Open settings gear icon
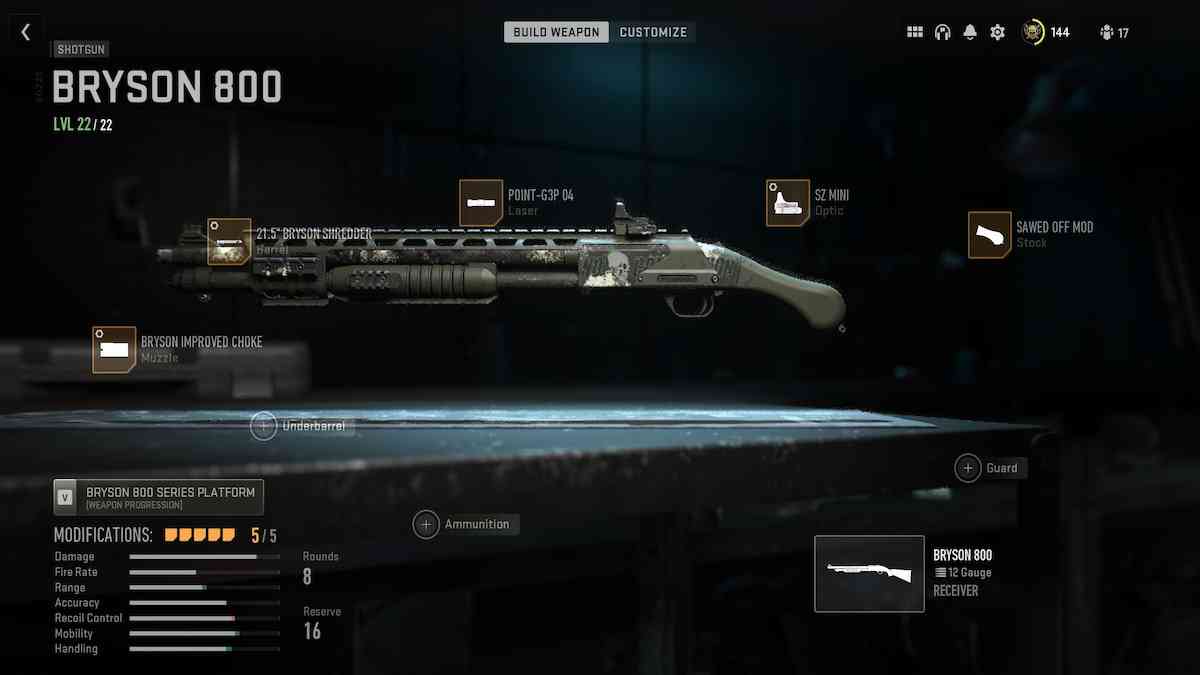Image resolution: width=1200 pixels, height=675 pixels. [997, 32]
